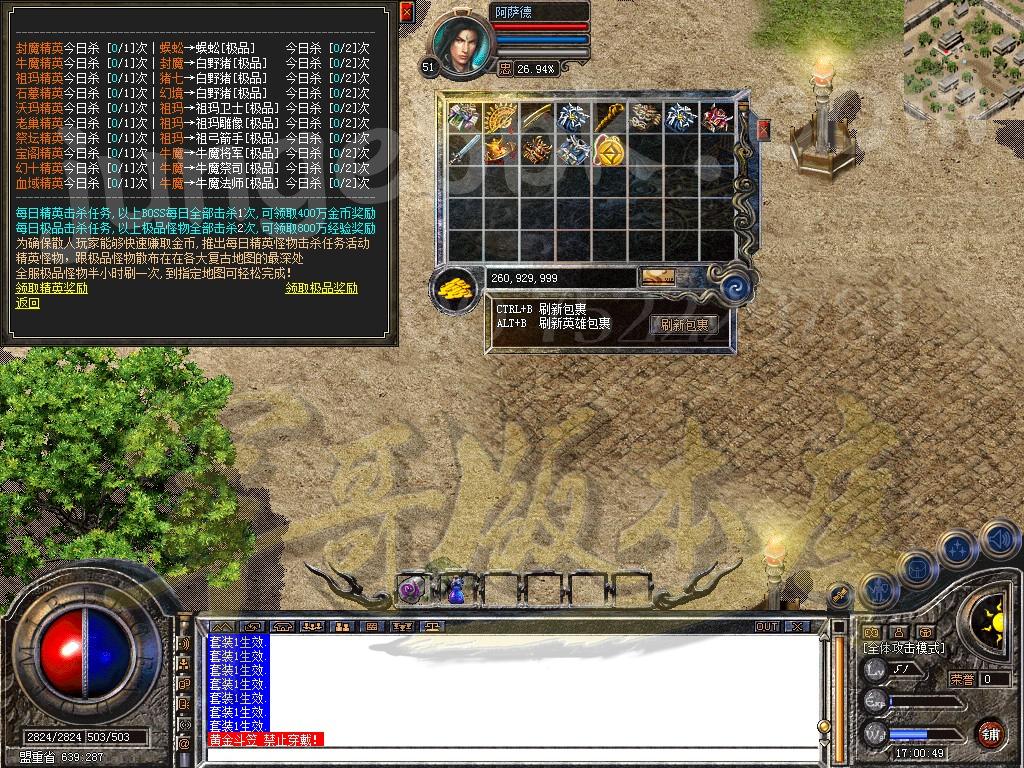Screen dimensions: 1024x768
Task: Click the OUT button on chat bar
Action: [x=766, y=626]
